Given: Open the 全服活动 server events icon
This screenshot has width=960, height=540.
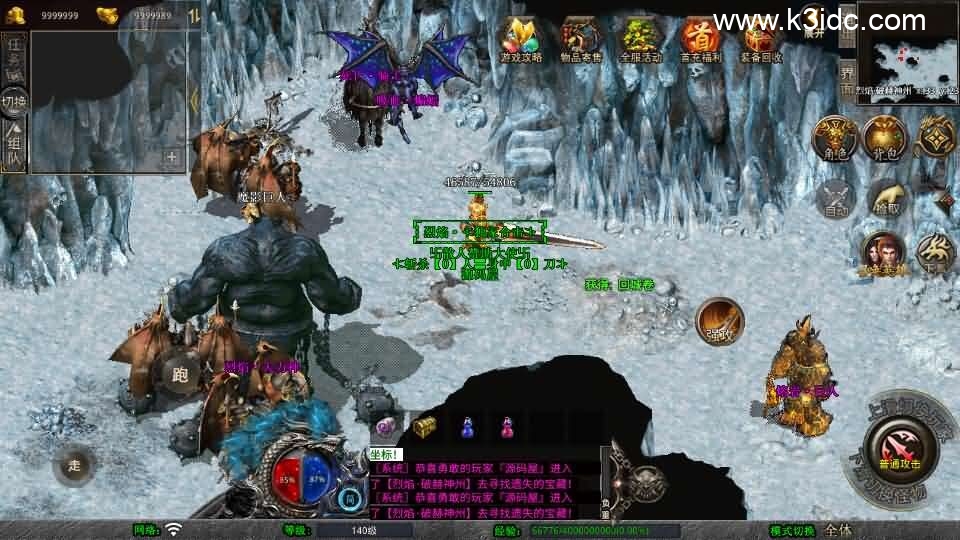Looking at the screenshot, I should pyautogui.click(x=641, y=39).
